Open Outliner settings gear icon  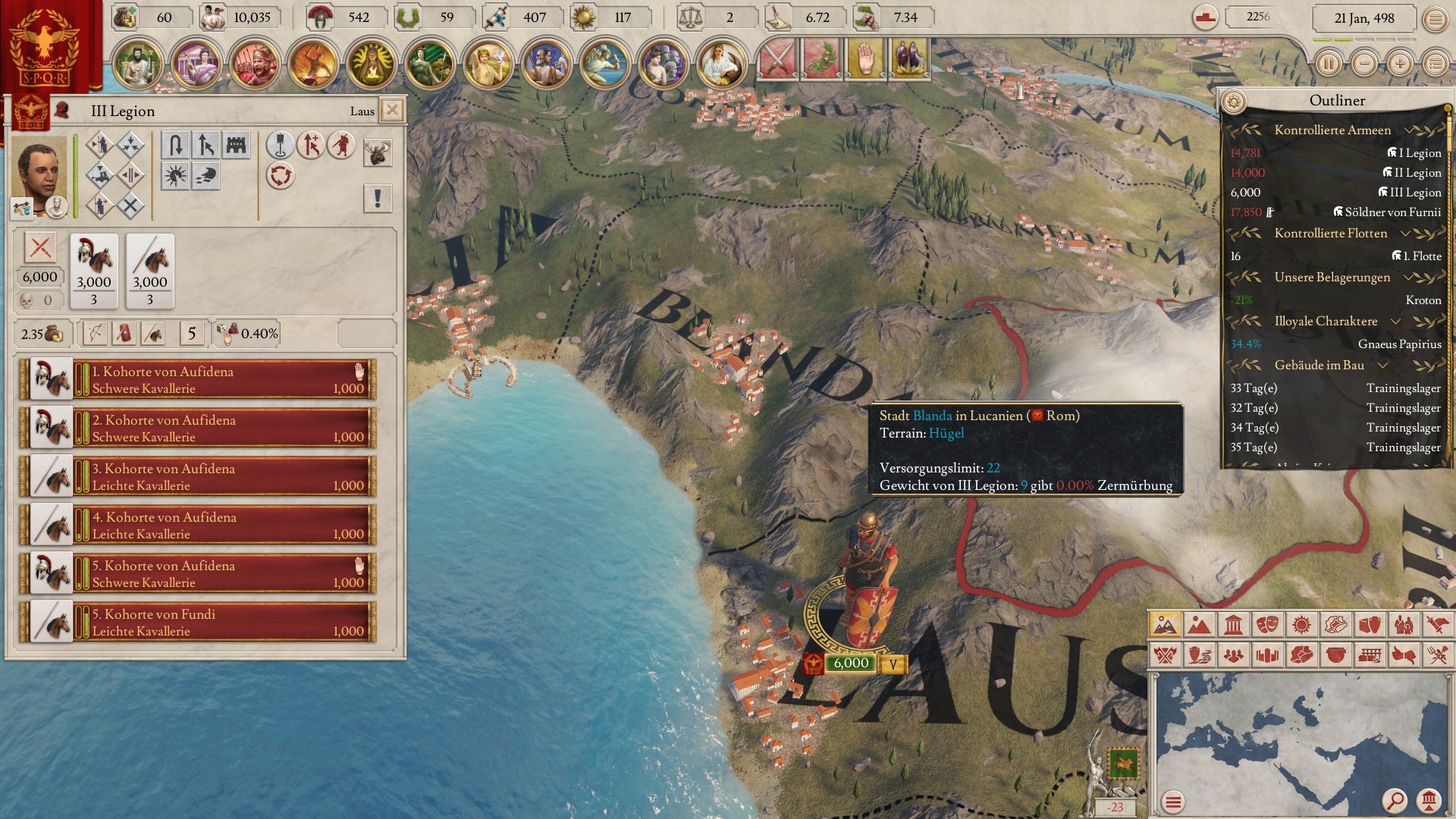coord(1235,101)
